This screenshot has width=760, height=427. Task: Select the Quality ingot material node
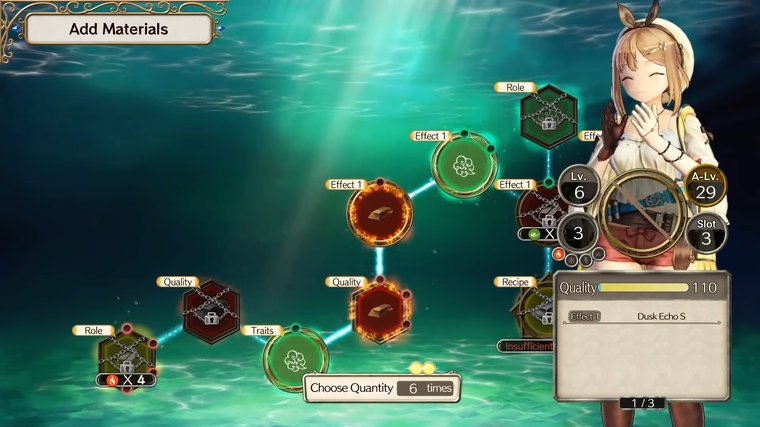[x=380, y=310]
